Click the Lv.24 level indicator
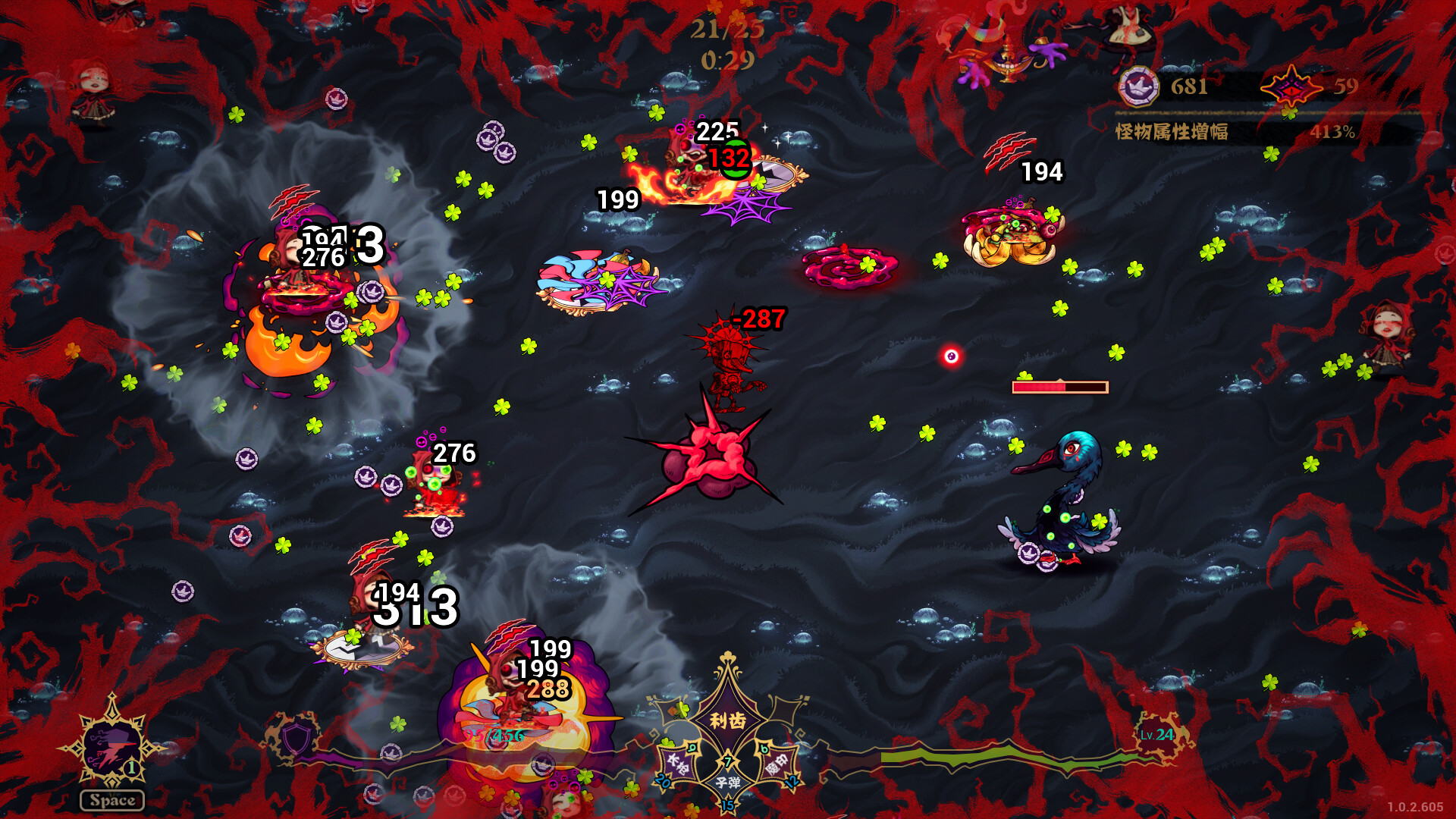Viewport: 1456px width, 819px height. (x=1157, y=735)
